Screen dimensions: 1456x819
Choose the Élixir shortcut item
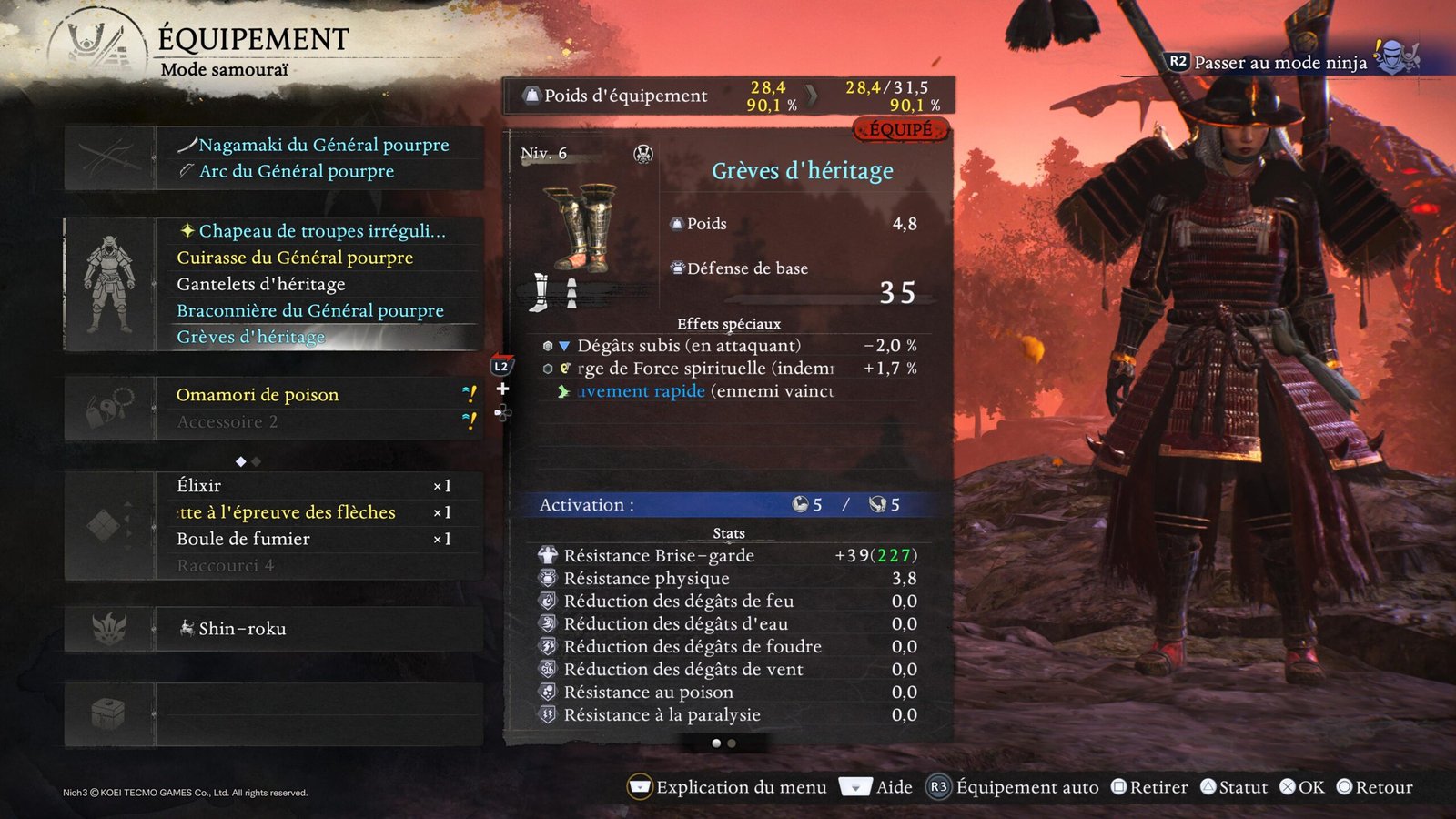point(199,486)
